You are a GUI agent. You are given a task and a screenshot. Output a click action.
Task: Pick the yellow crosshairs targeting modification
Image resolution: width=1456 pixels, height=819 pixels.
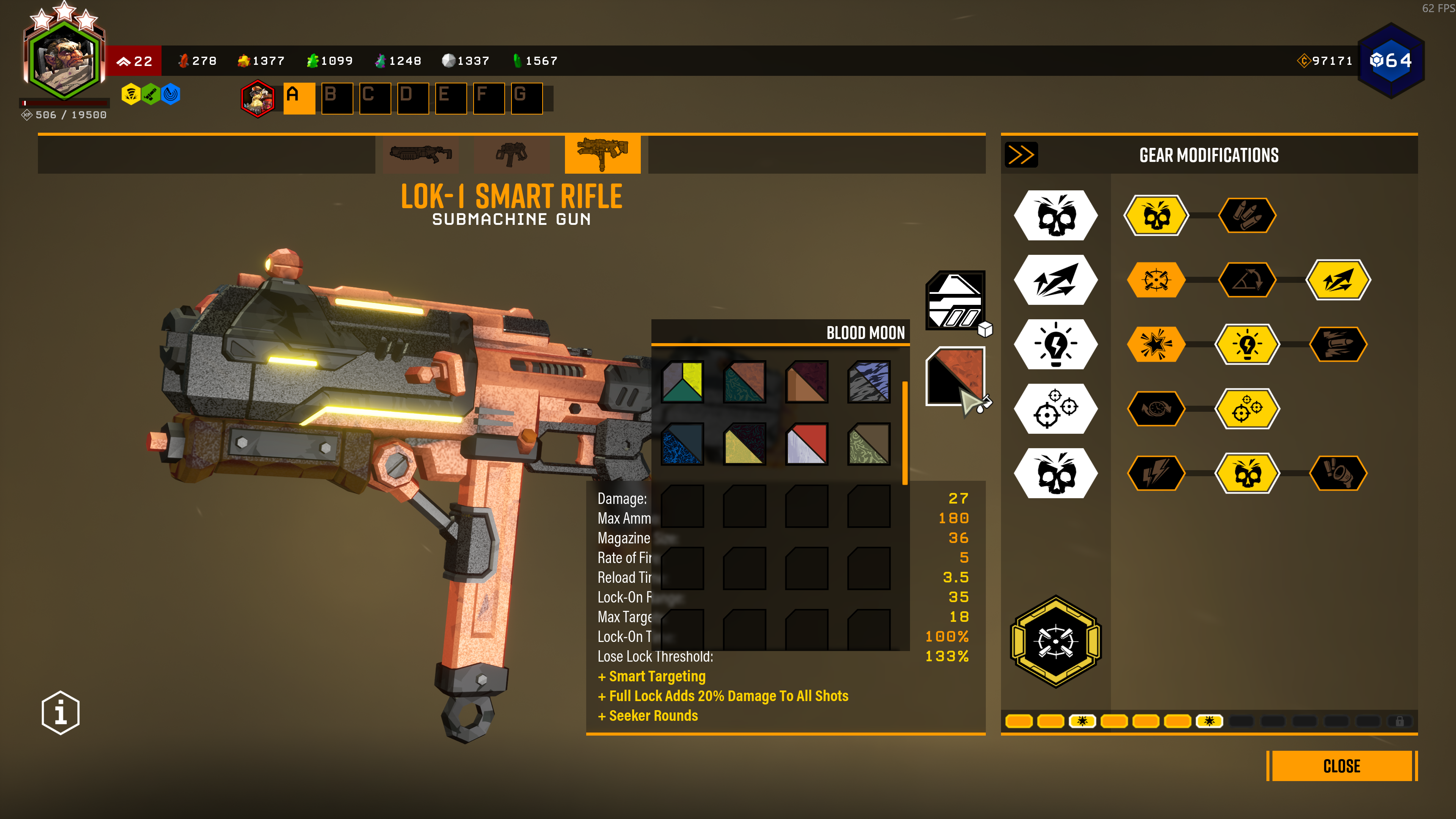[x=1247, y=409]
